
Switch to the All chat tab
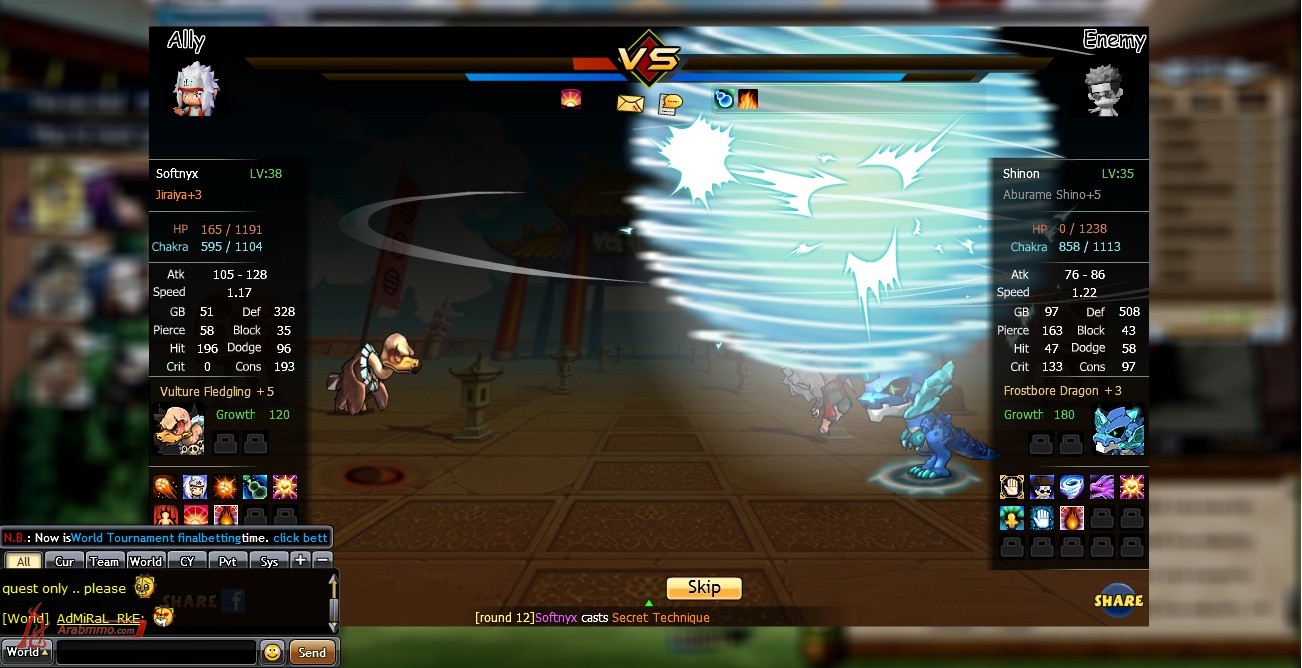pyautogui.click(x=24, y=562)
